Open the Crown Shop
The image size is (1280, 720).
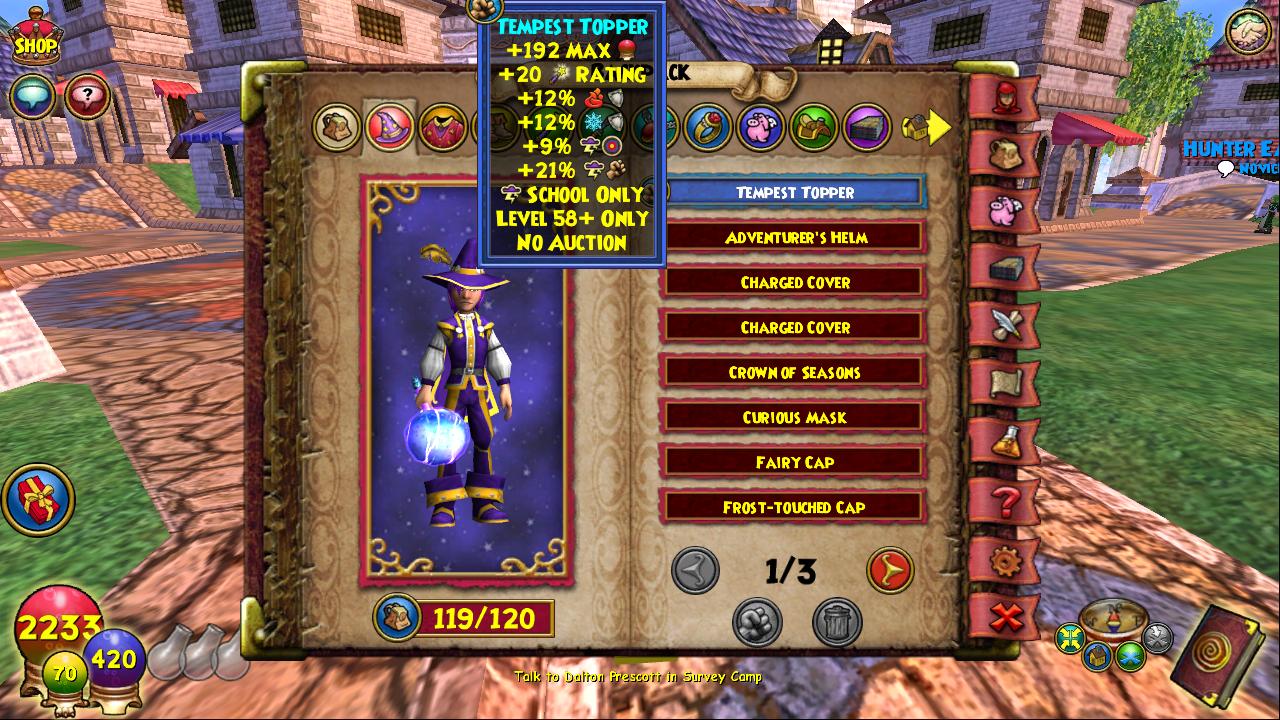(35, 38)
